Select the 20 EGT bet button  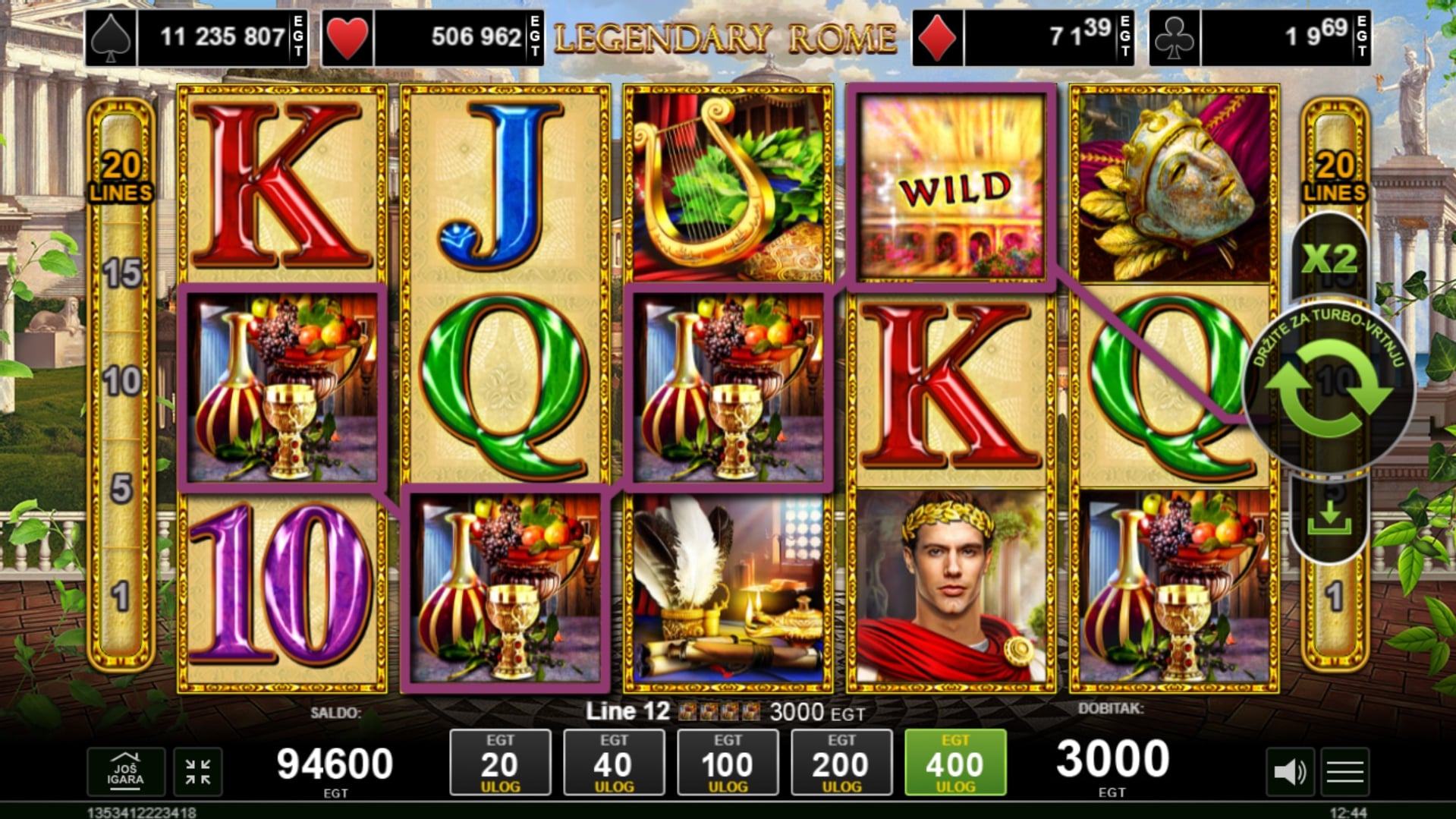(500, 762)
